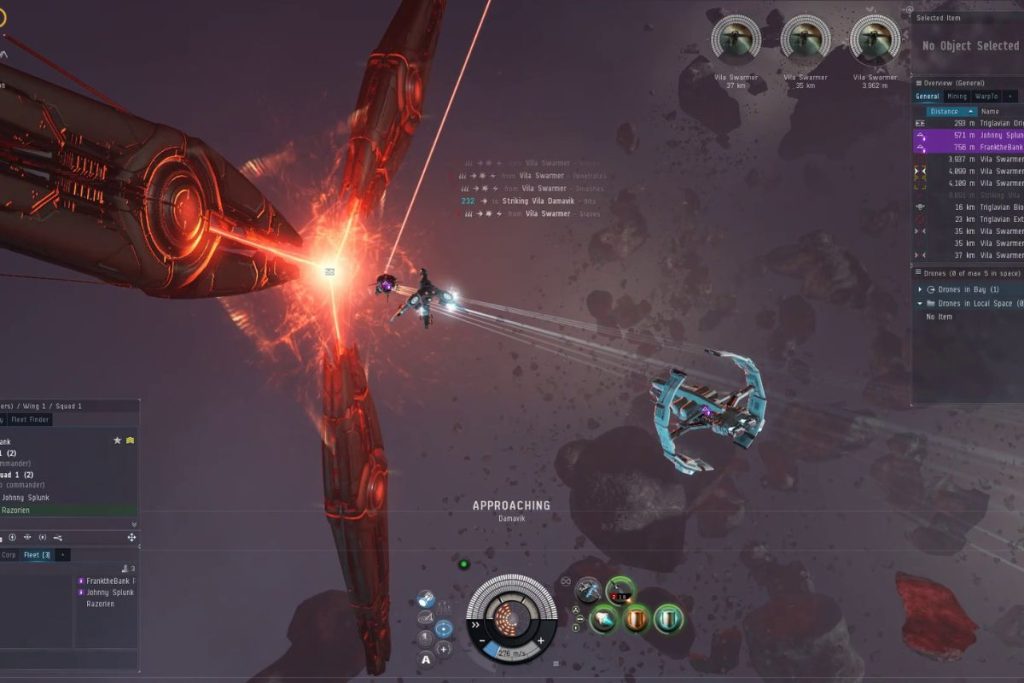Screen dimensions: 1024x683
Task: Open the Fleet Finder tab
Action: [31, 419]
